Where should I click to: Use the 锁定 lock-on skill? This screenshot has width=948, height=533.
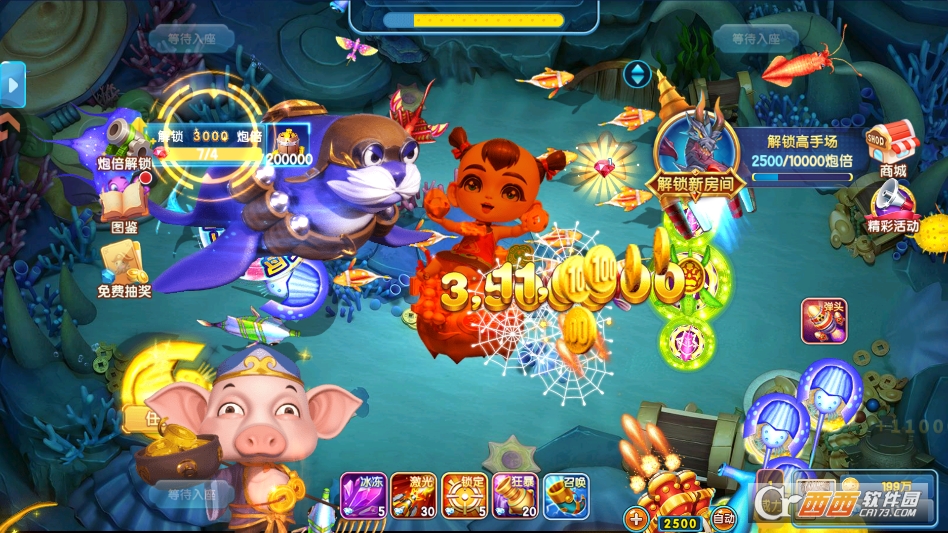pyautogui.click(x=465, y=495)
